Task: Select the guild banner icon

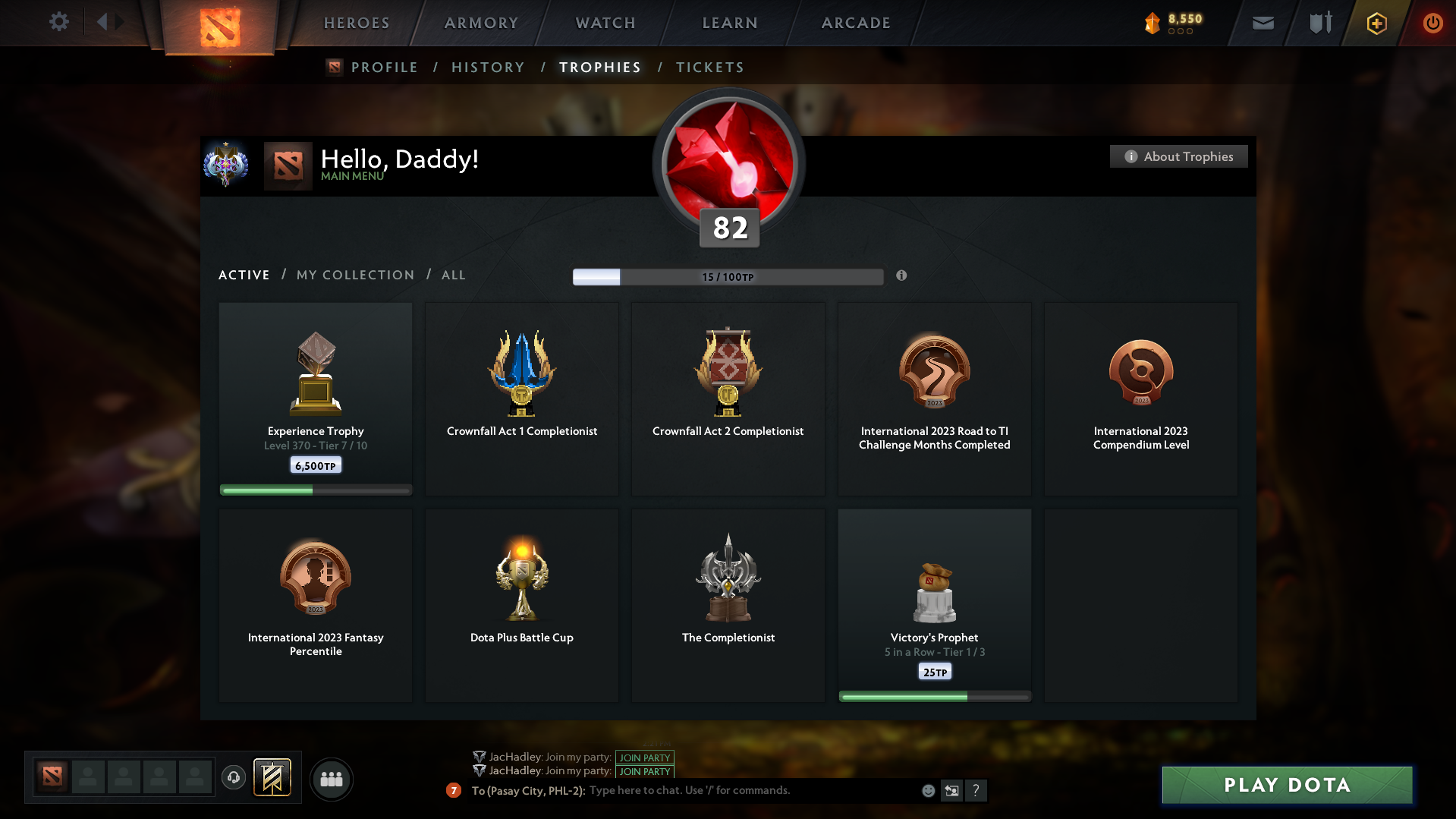Action: pyautogui.click(x=274, y=778)
